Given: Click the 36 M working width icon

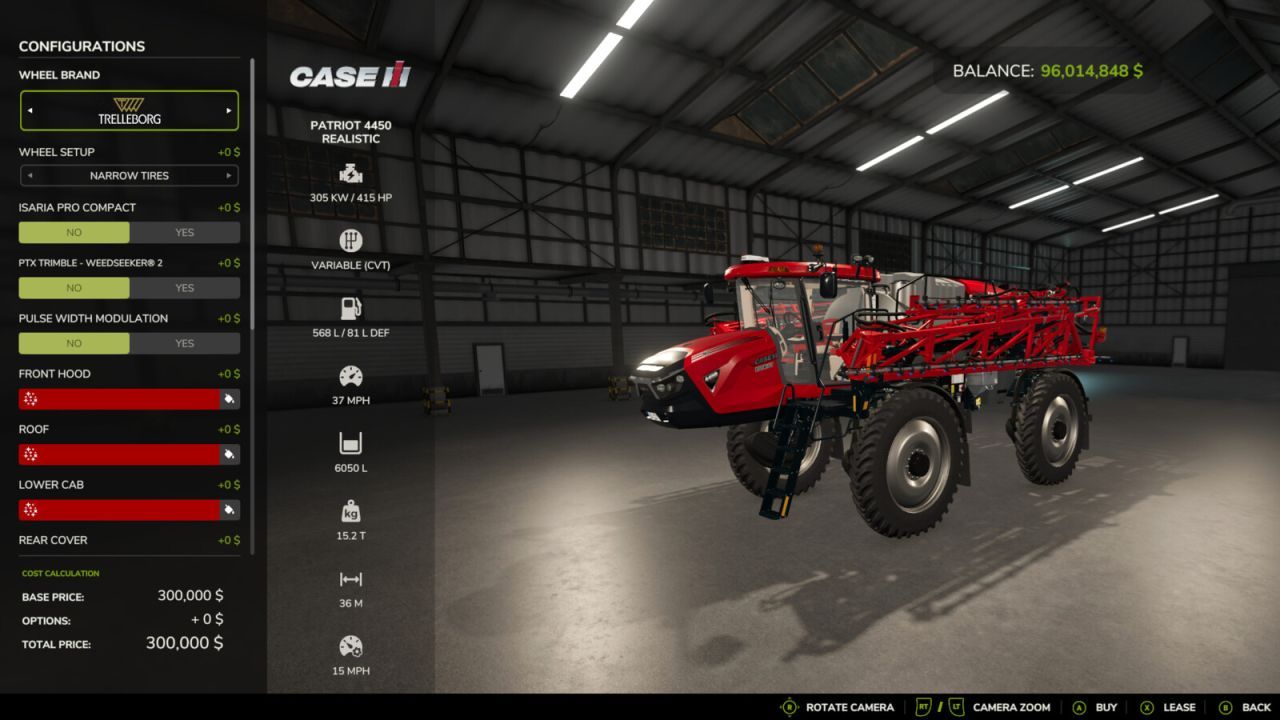Looking at the screenshot, I should click(x=350, y=580).
